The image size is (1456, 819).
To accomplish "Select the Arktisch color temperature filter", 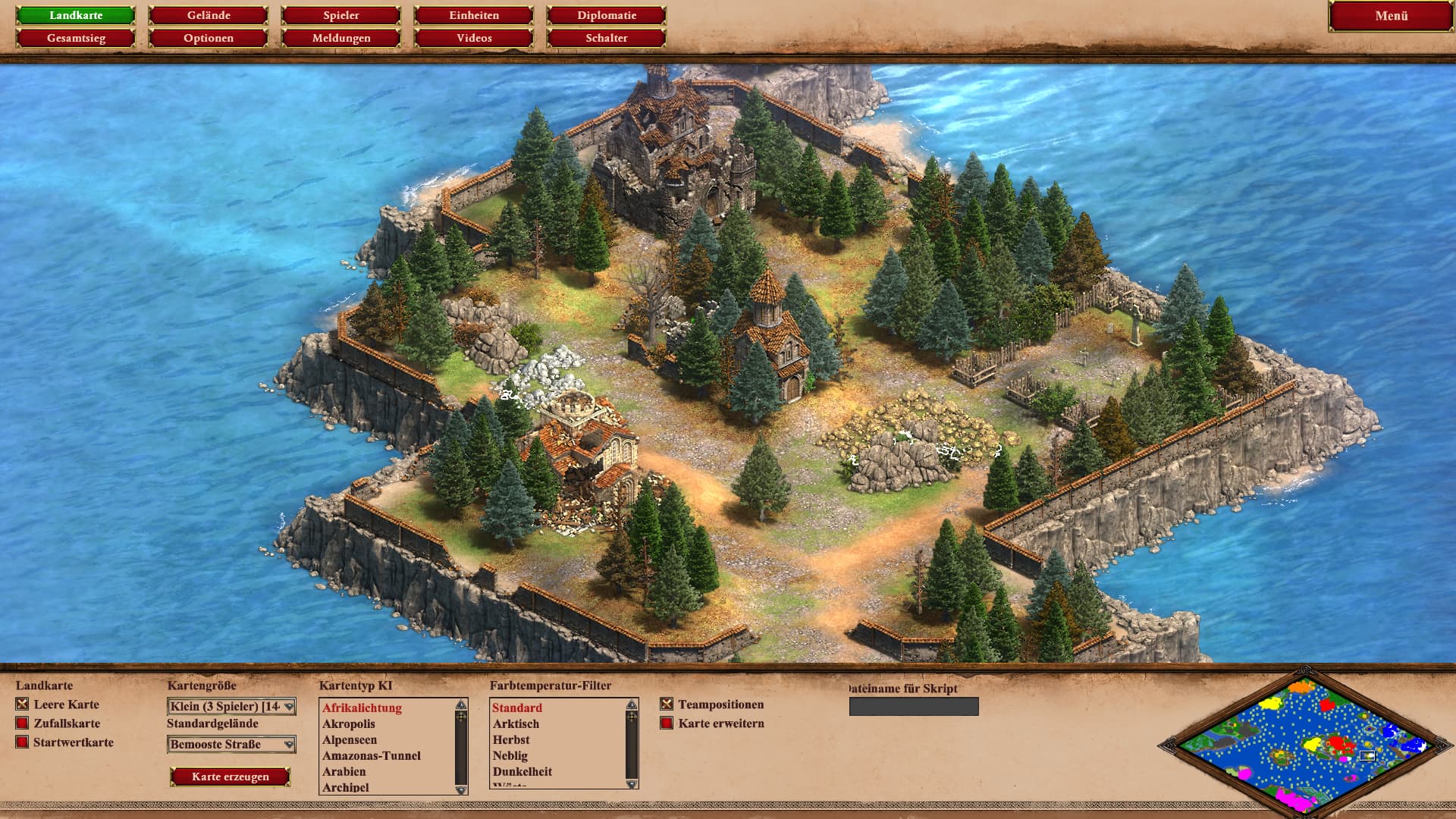I will (516, 724).
